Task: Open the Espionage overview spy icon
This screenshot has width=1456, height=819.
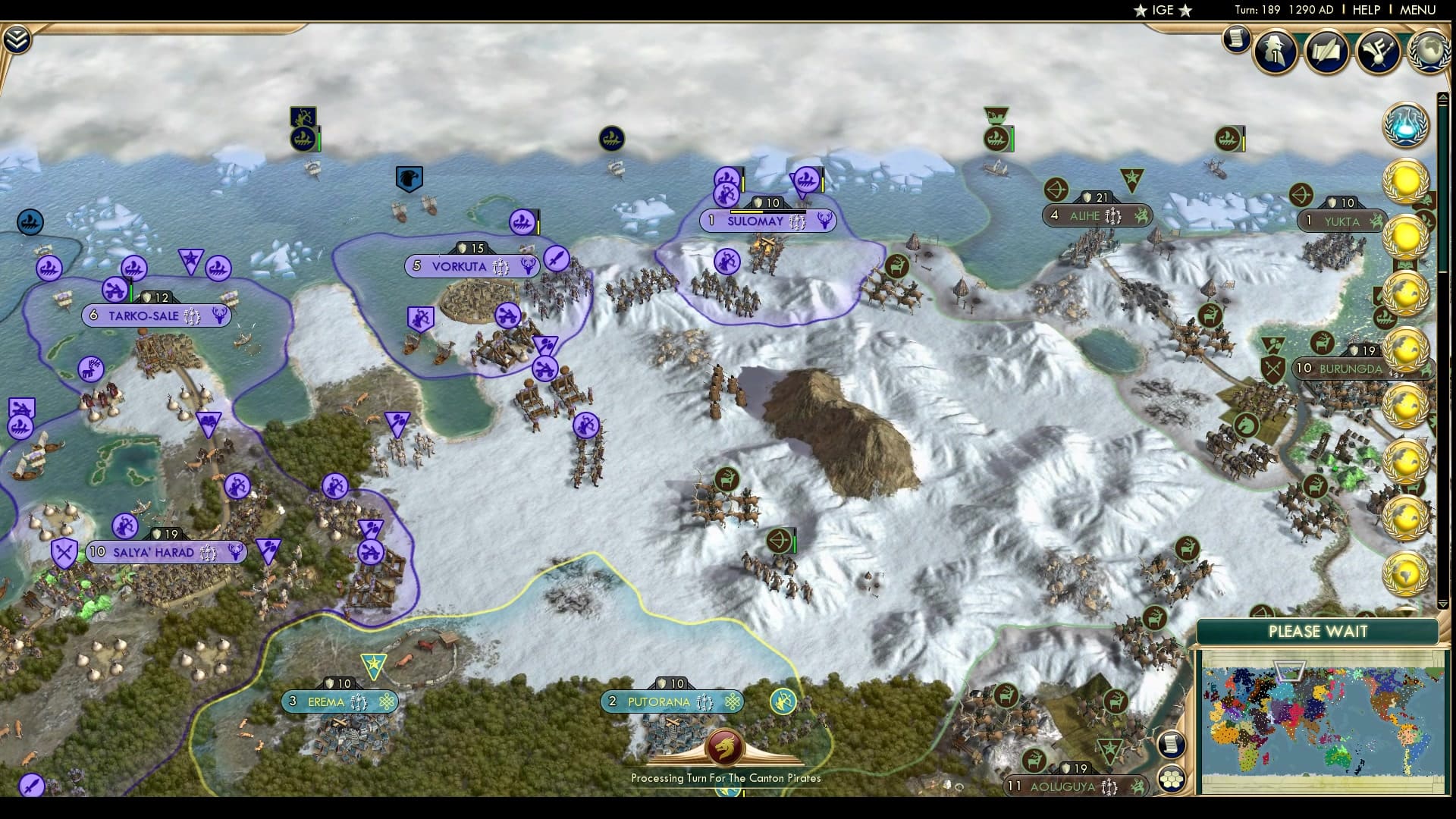Action: click(1275, 52)
